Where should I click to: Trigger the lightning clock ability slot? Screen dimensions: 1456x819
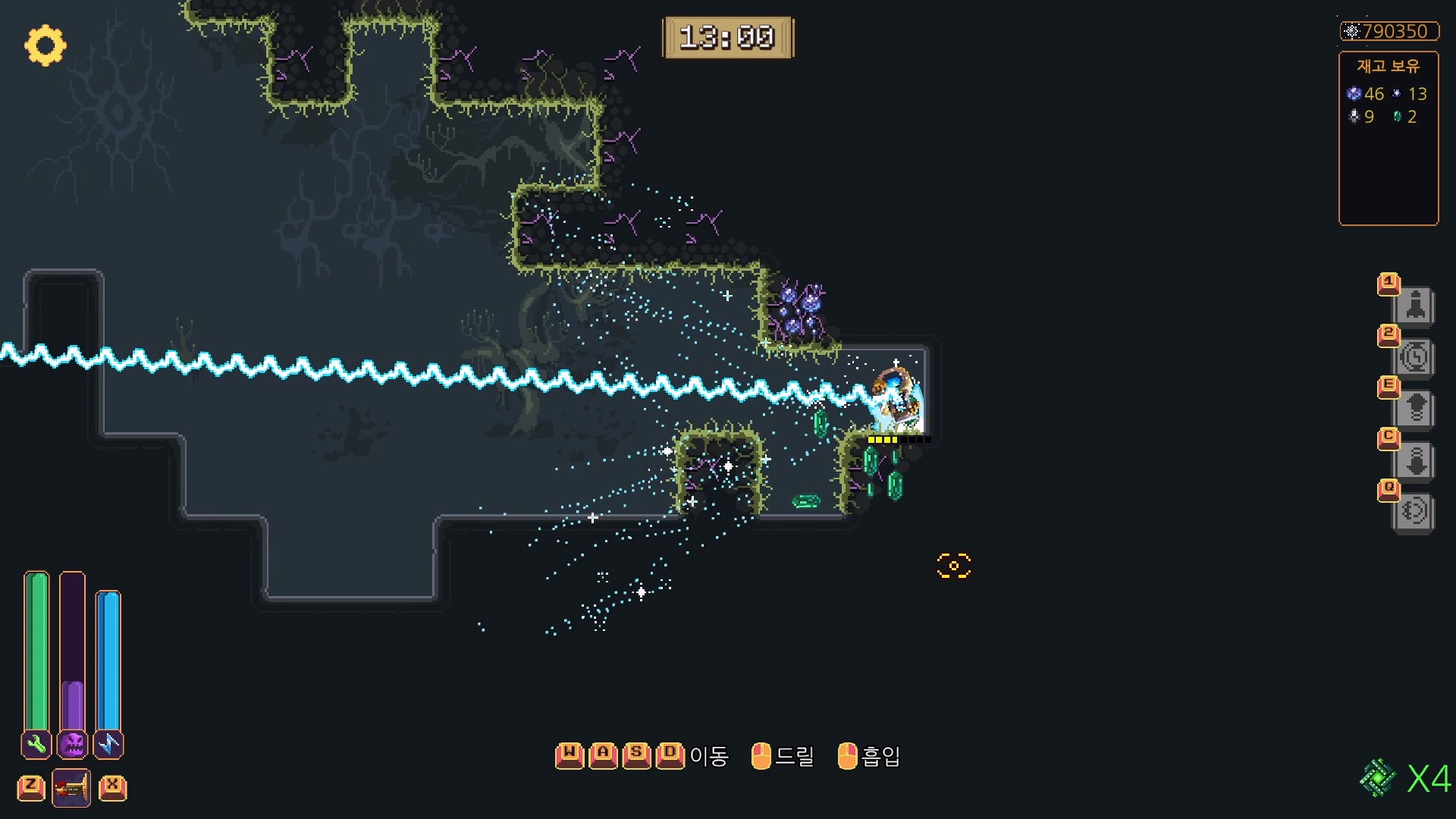pyautogui.click(x=1414, y=357)
